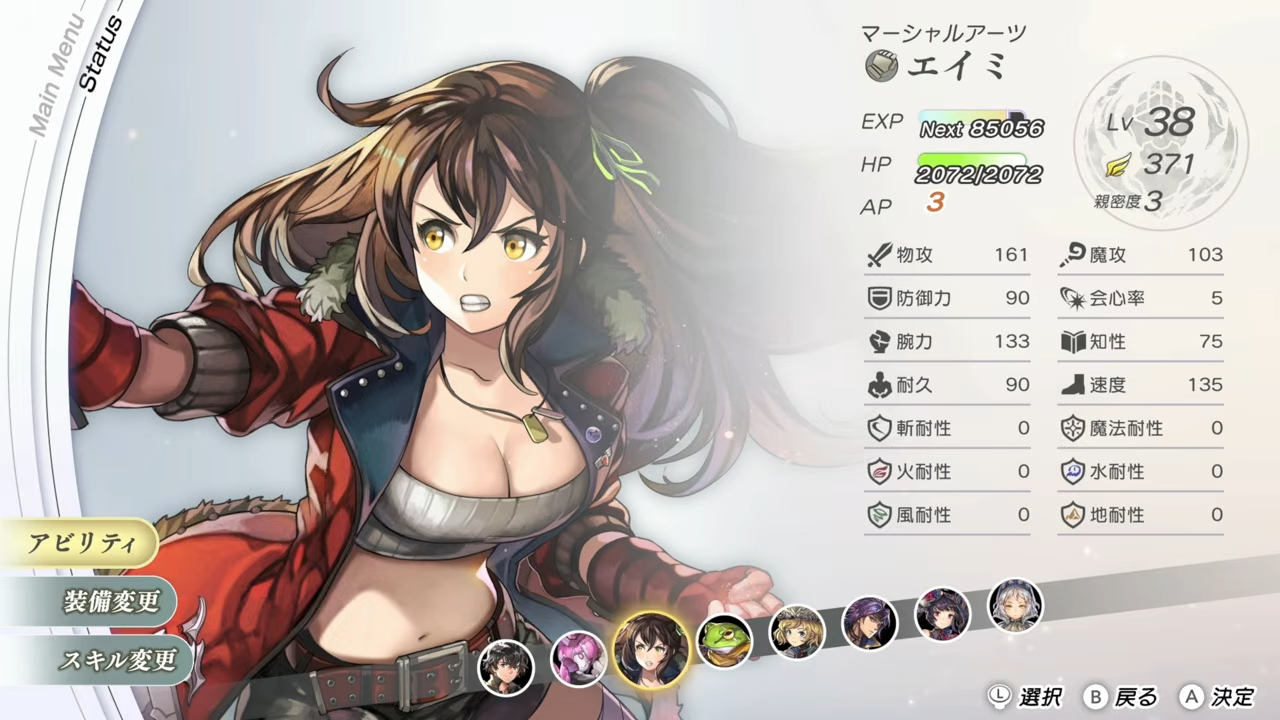Open the 装備変更 equipment change menu
The width and height of the screenshot is (1280, 720).
point(110,602)
